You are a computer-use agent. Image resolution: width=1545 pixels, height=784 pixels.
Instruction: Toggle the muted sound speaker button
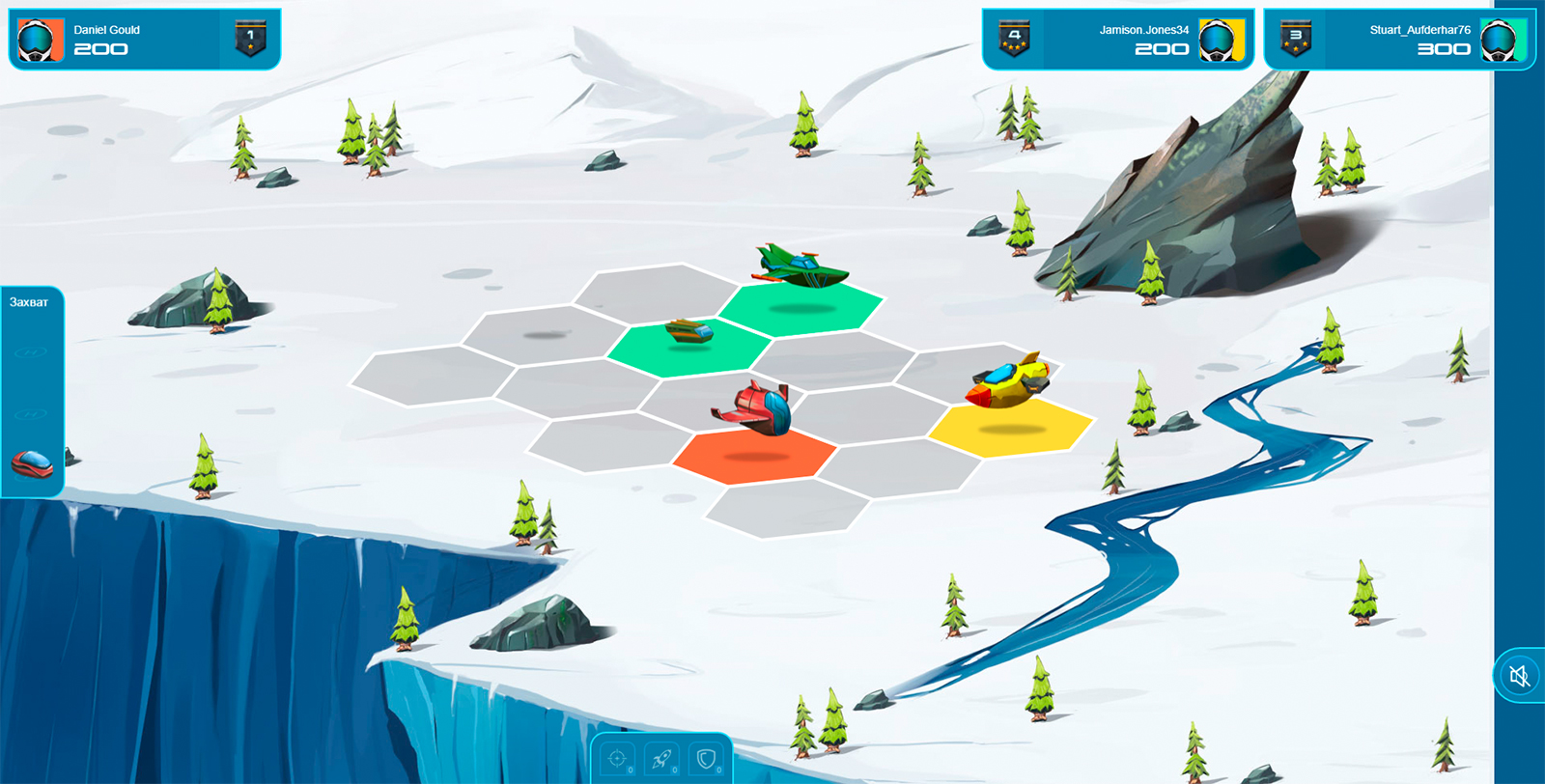point(1519,676)
